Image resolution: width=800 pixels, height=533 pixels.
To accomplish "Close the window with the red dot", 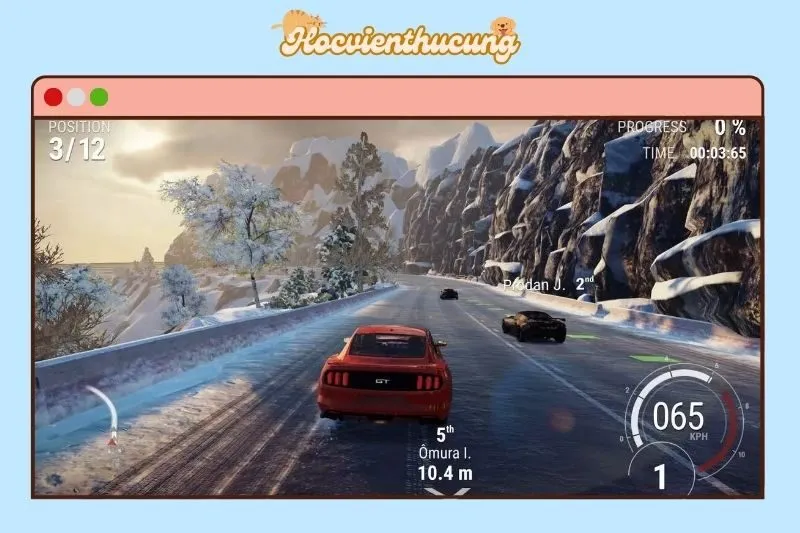I will pyautogui.click(x=53, y=97).
